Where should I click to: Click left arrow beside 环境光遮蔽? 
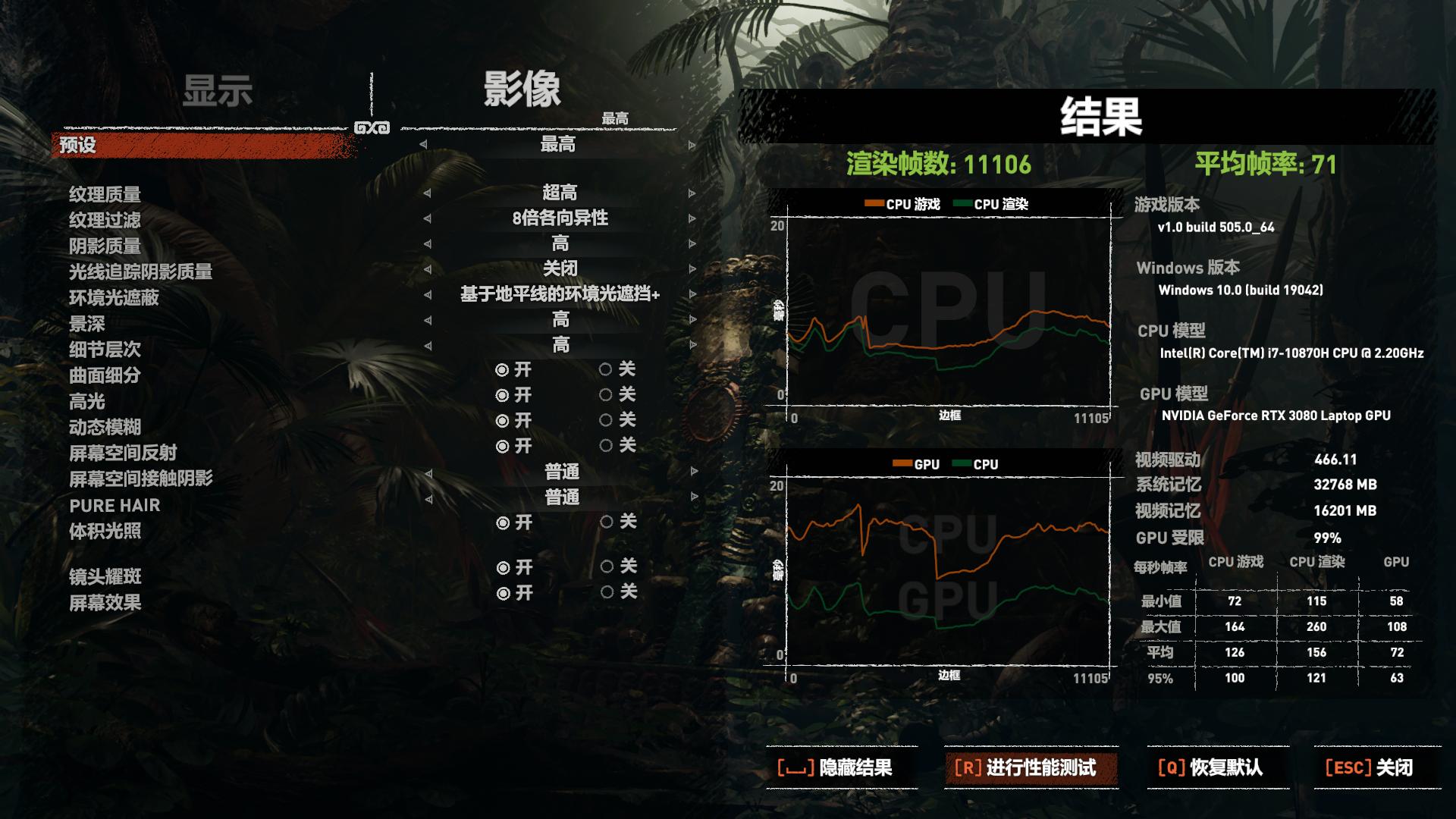tap(425, 294)
